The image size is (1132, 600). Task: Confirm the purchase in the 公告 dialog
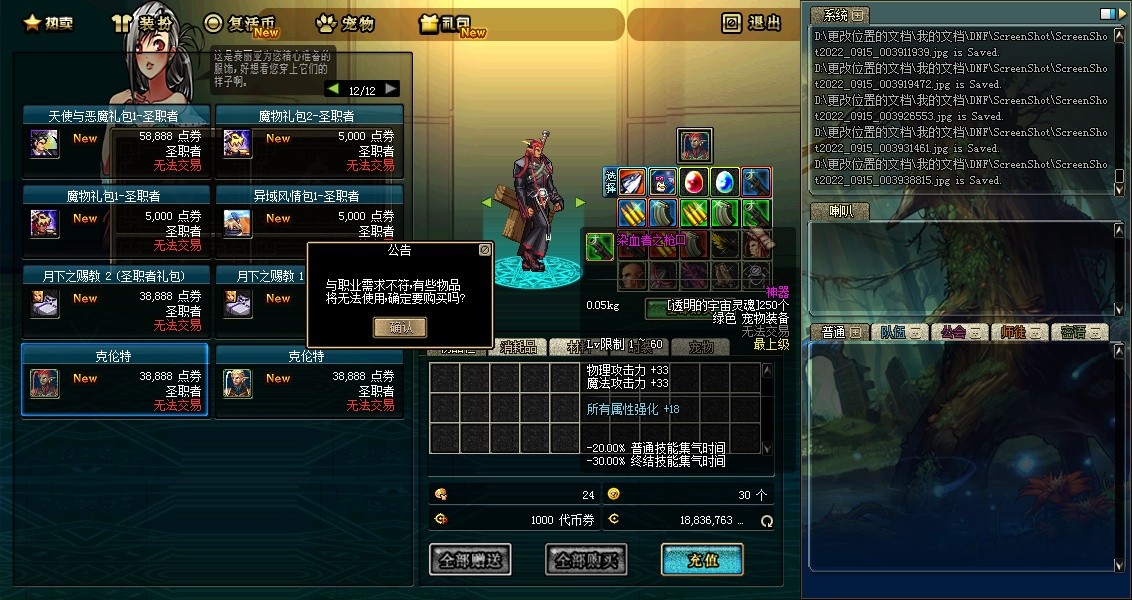(399, 327)
